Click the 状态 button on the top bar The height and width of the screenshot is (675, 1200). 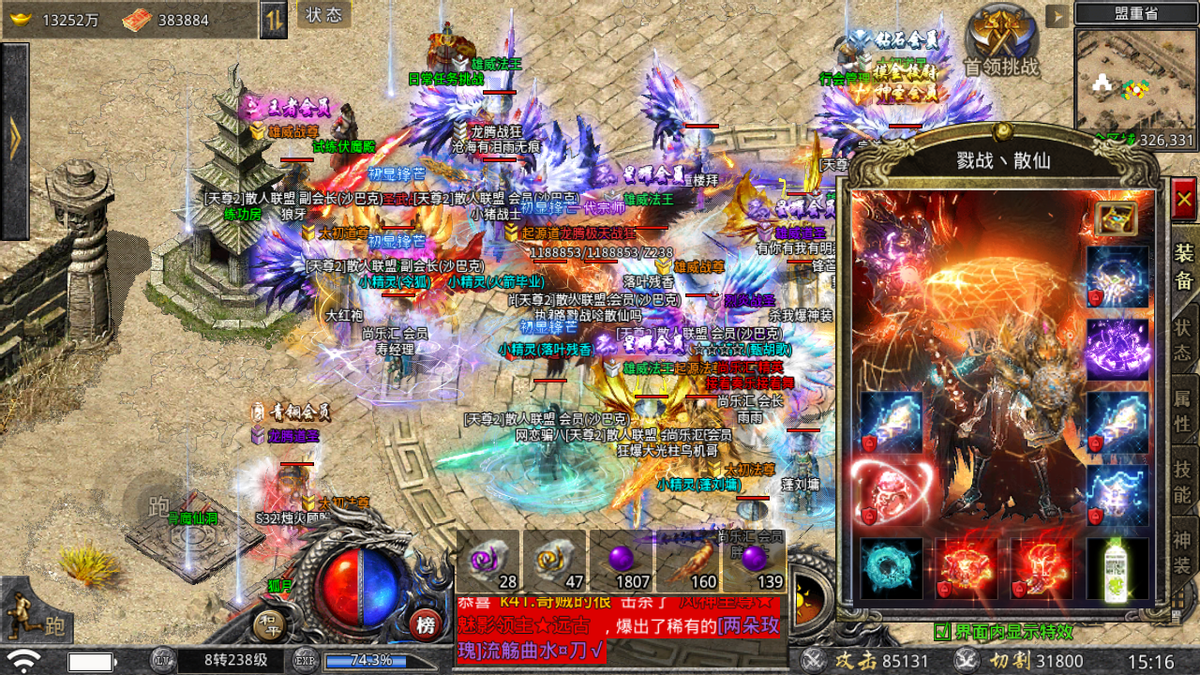(x=324, y=15)
